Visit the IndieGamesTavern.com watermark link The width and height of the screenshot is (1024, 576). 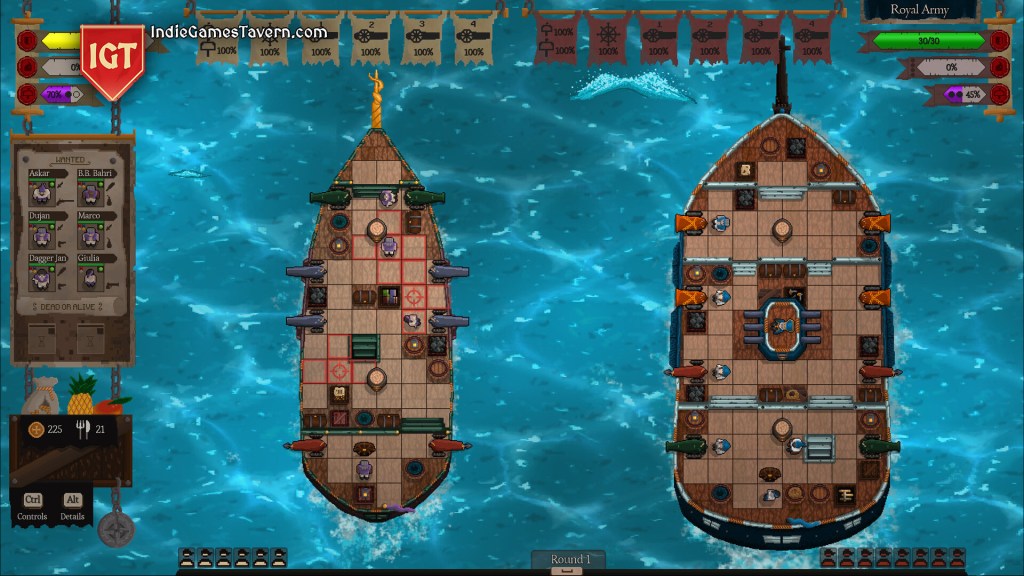[x=239, y=32]
